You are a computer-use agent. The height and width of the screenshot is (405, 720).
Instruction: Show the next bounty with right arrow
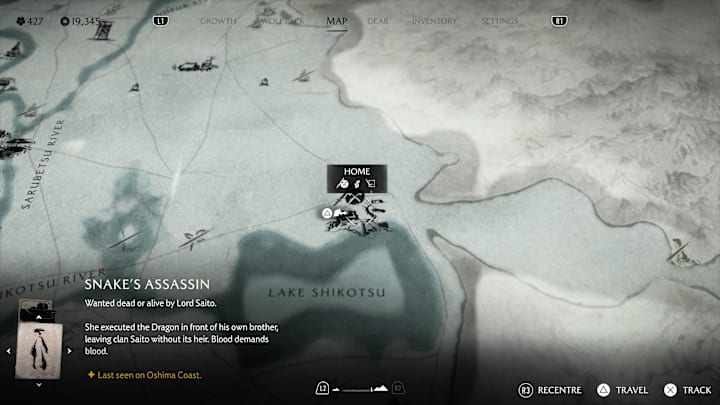(69, 350)
